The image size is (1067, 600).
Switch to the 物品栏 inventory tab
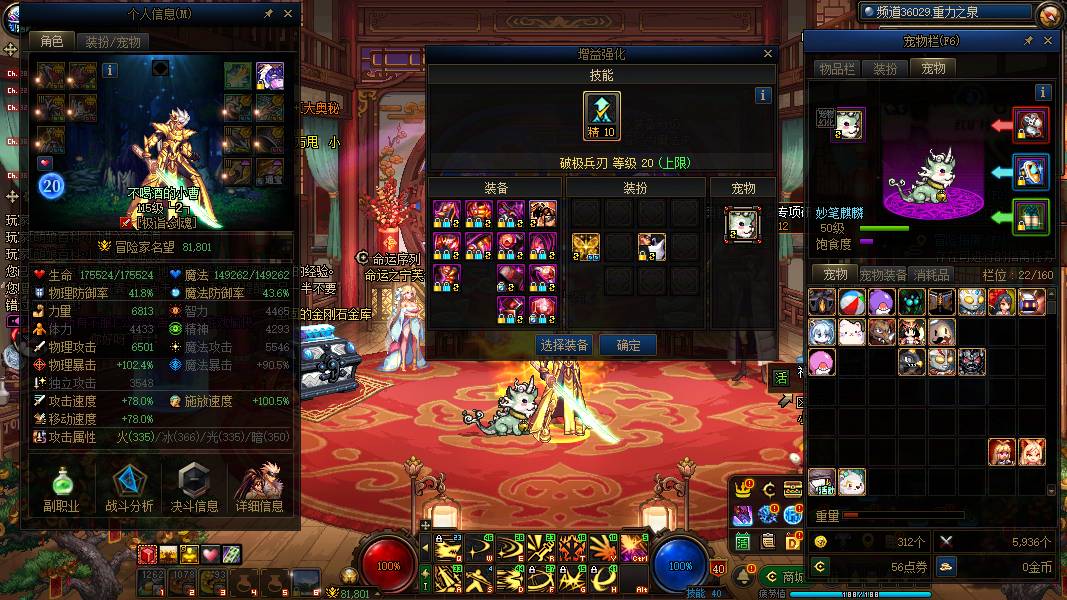[x=836, y=68]
